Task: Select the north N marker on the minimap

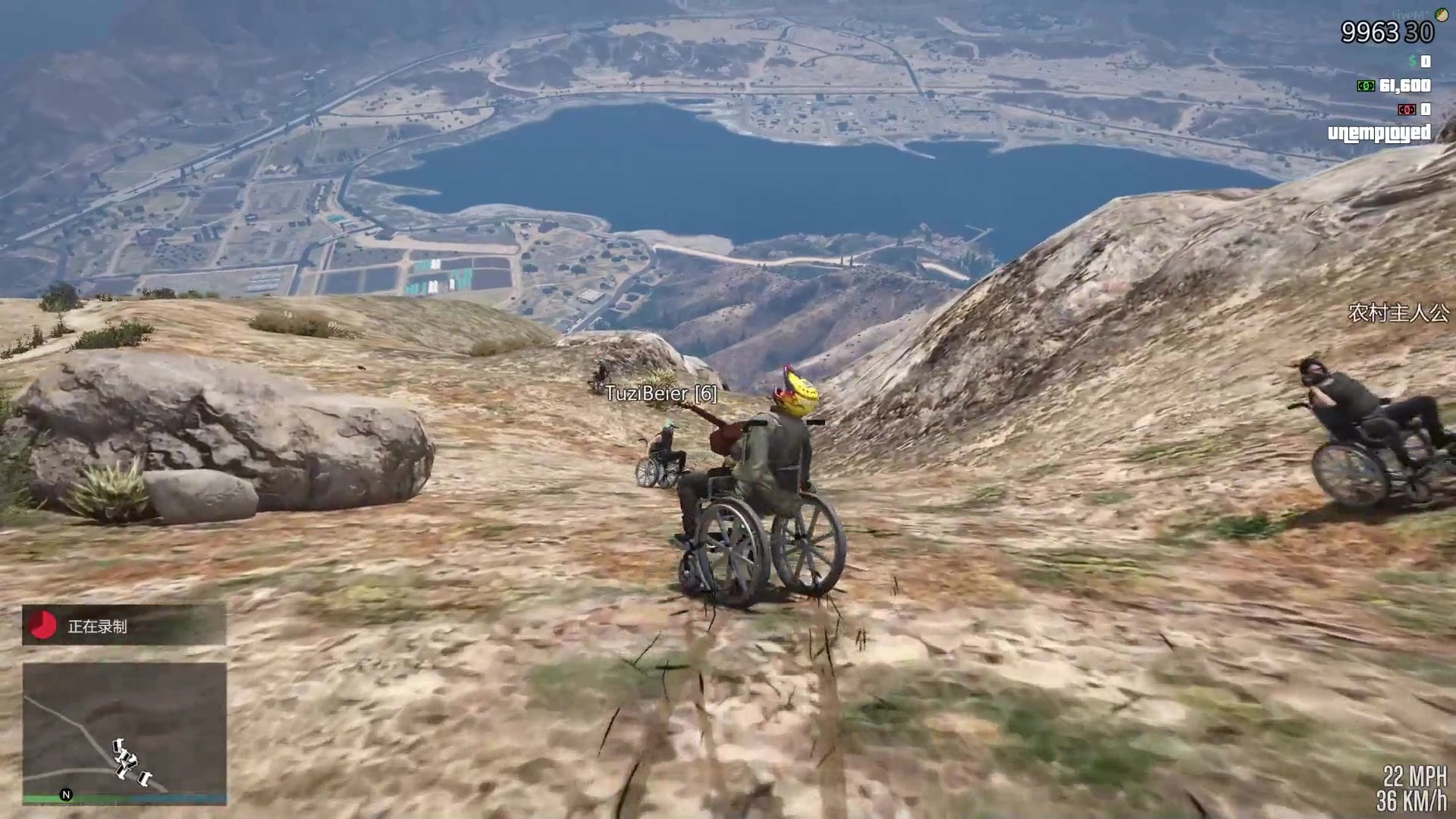Action: (x=66, y=794)
